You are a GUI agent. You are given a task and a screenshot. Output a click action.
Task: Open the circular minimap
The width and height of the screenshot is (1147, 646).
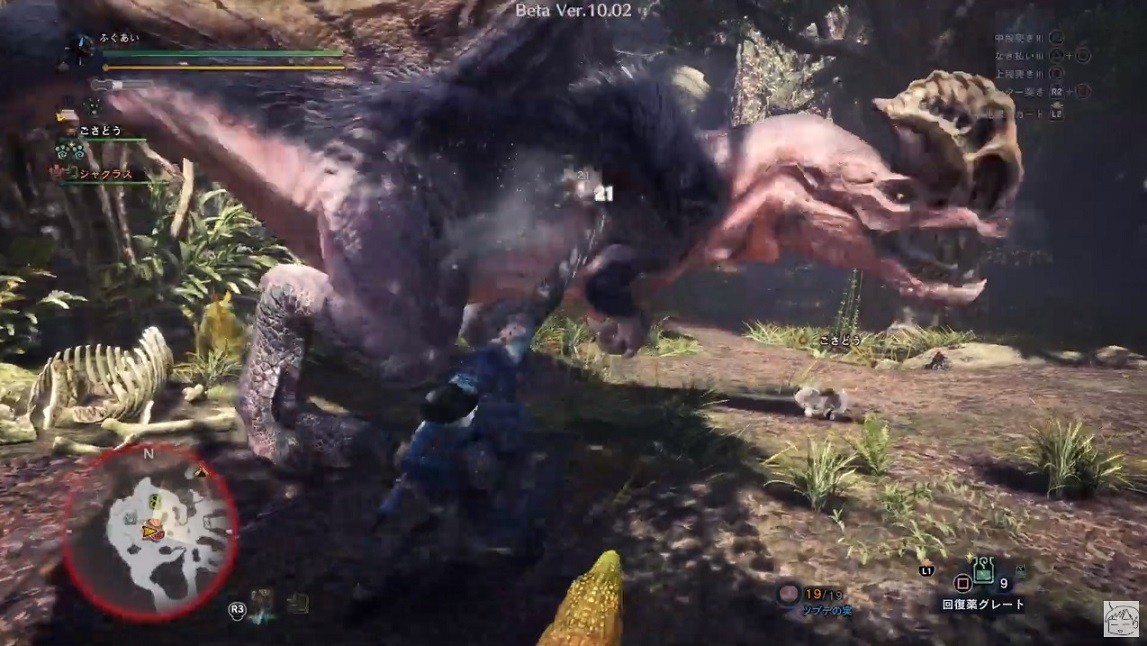[x=150, y=529]
